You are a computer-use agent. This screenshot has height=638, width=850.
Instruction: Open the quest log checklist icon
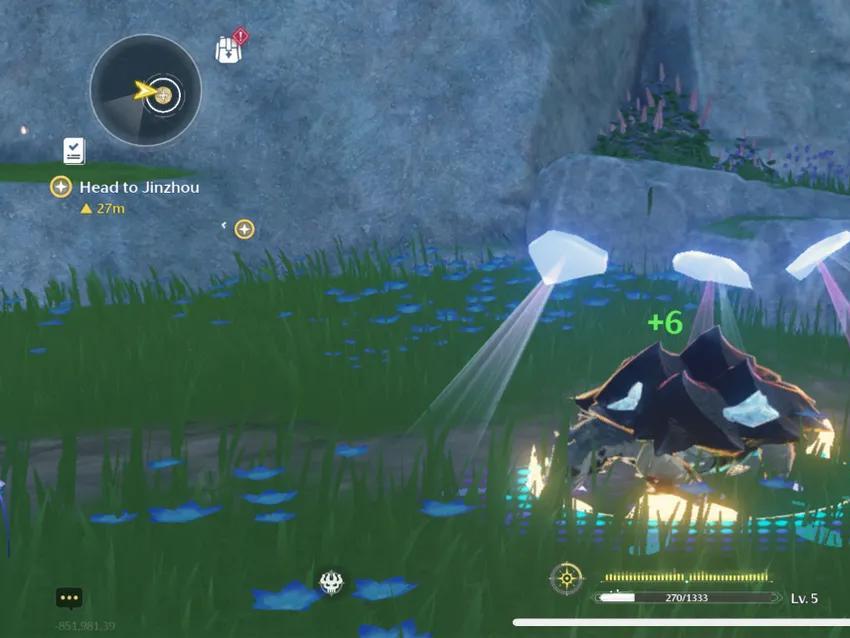74,151
